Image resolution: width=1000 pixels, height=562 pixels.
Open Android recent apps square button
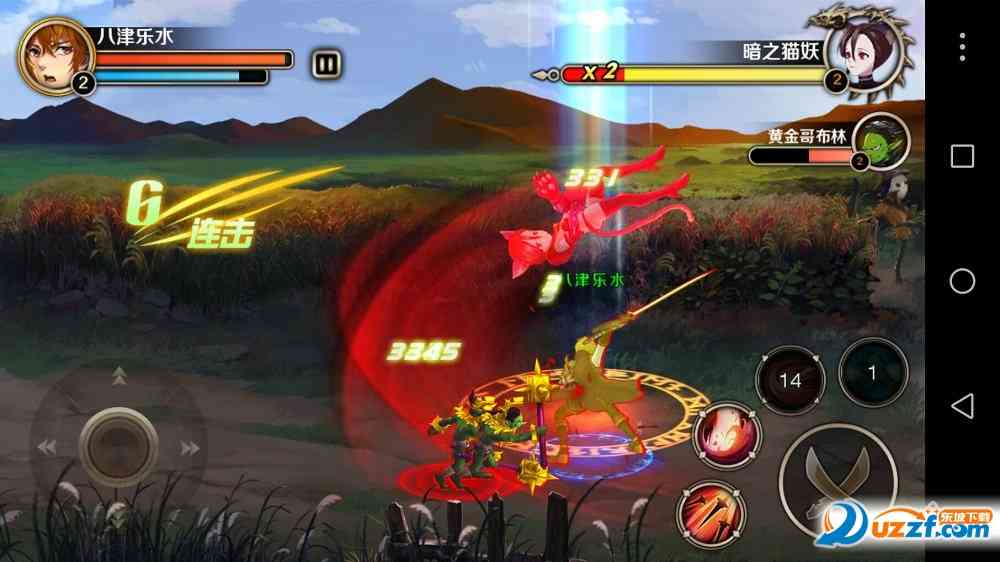962,156
